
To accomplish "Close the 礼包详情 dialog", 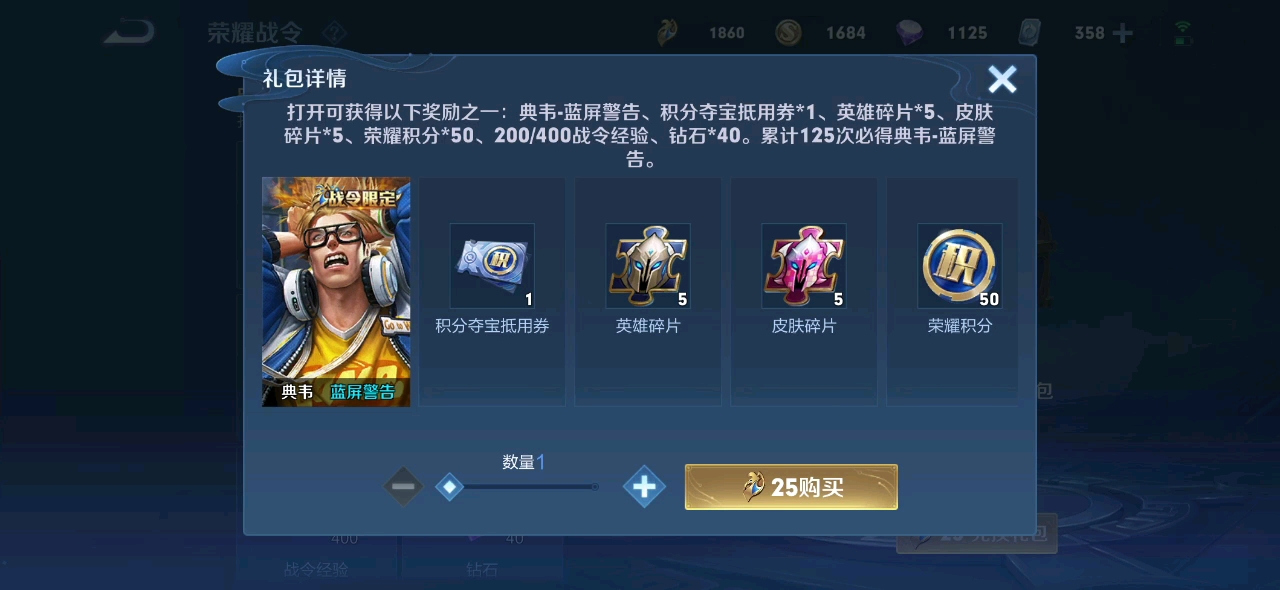I will pos(1002,80).
